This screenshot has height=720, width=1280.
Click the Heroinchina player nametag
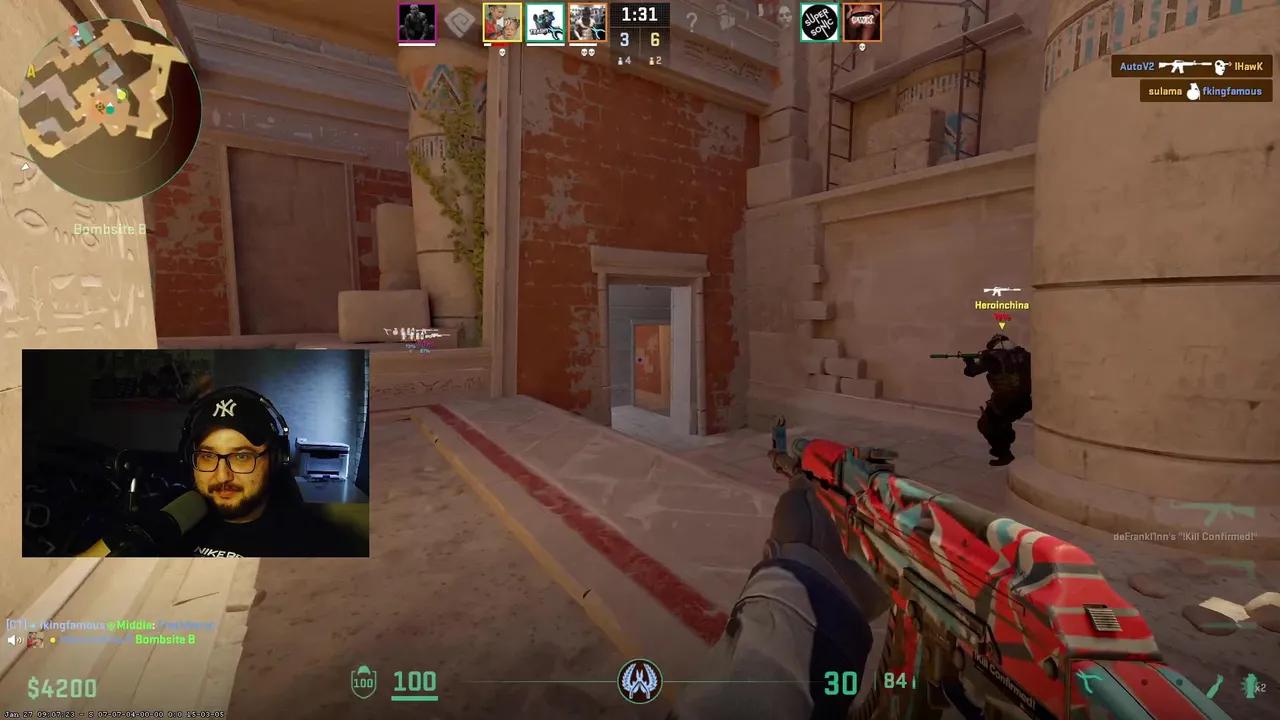click(x=1001, y=305)
